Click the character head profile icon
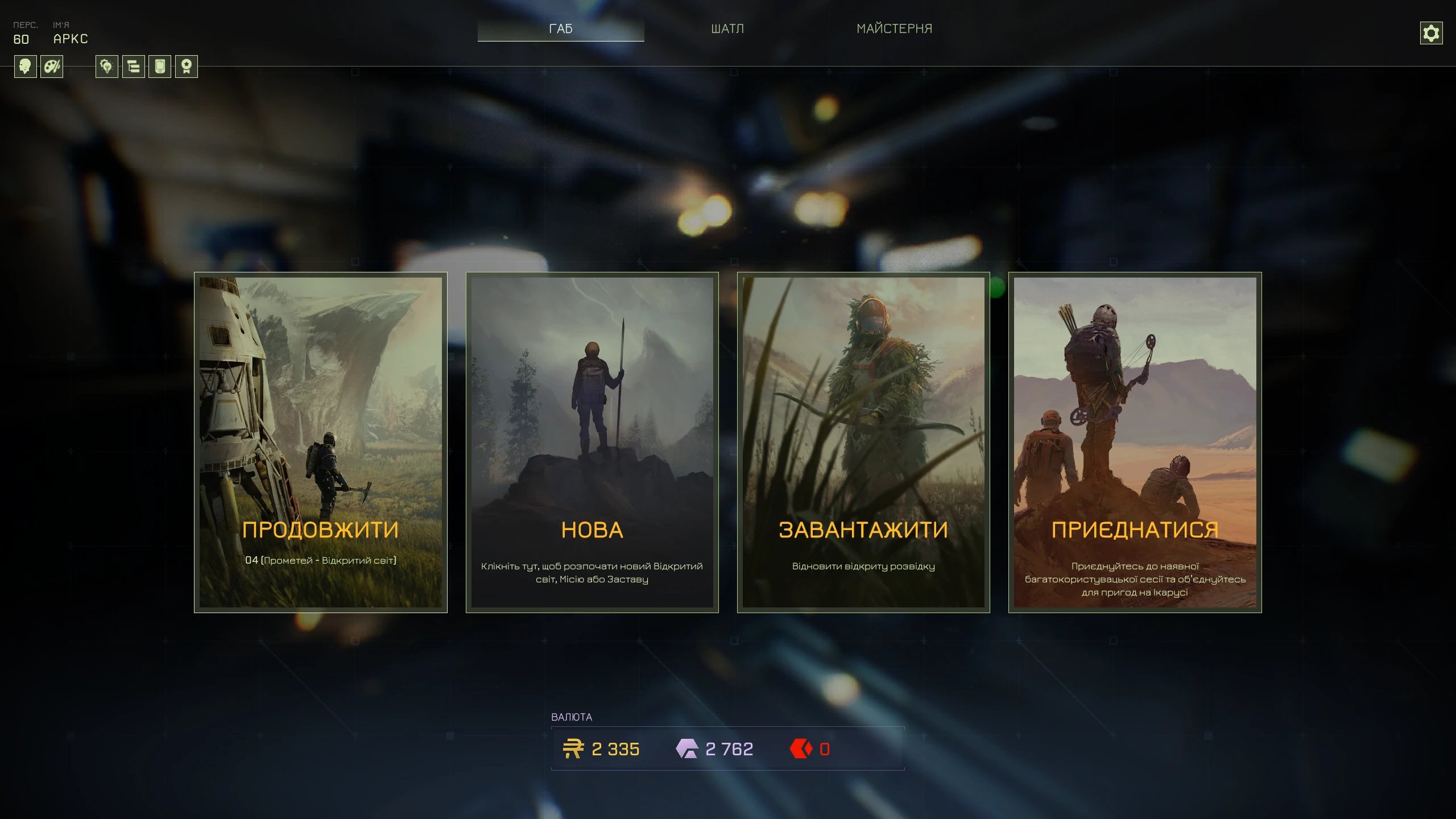 25,67
